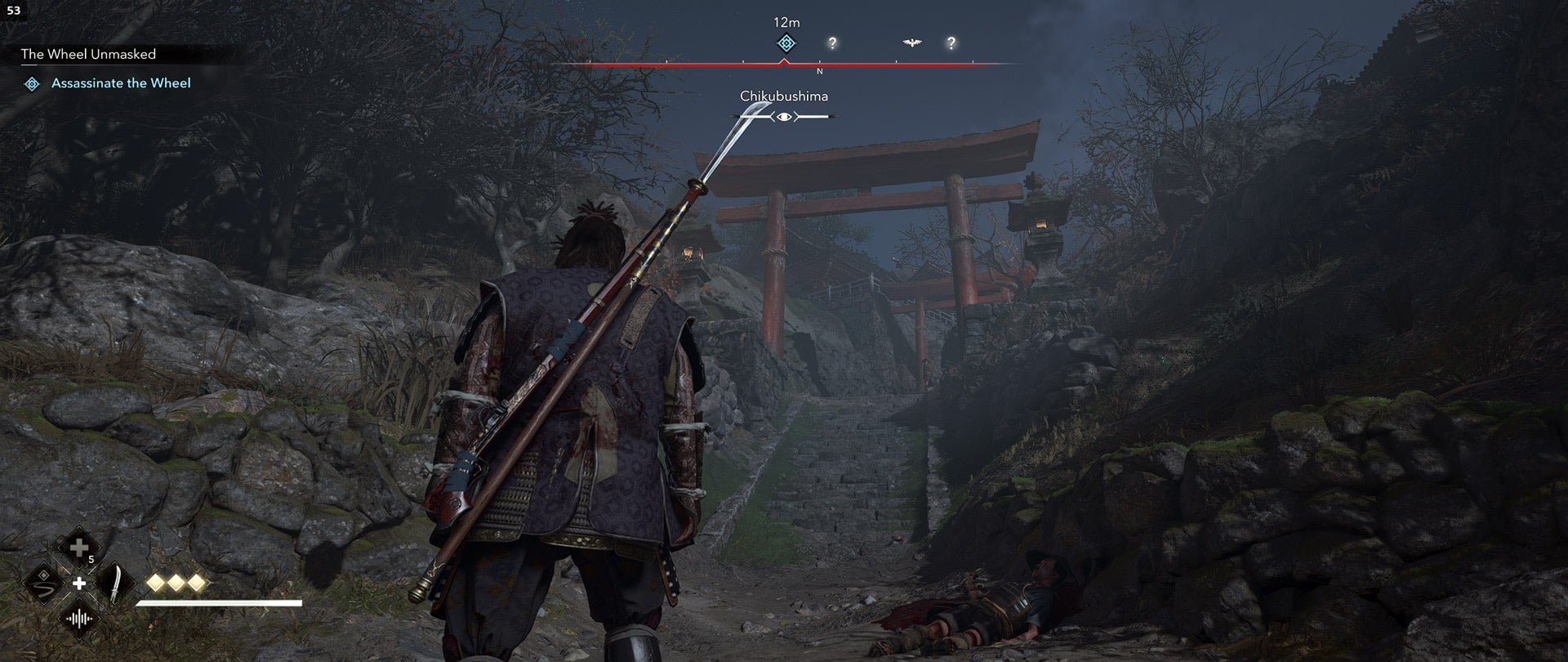Viewport: 1568px width, 662px height.
Task: Select the shinobi bell sound lure icon
Action: pyautogui.click(x=80, y=620)
